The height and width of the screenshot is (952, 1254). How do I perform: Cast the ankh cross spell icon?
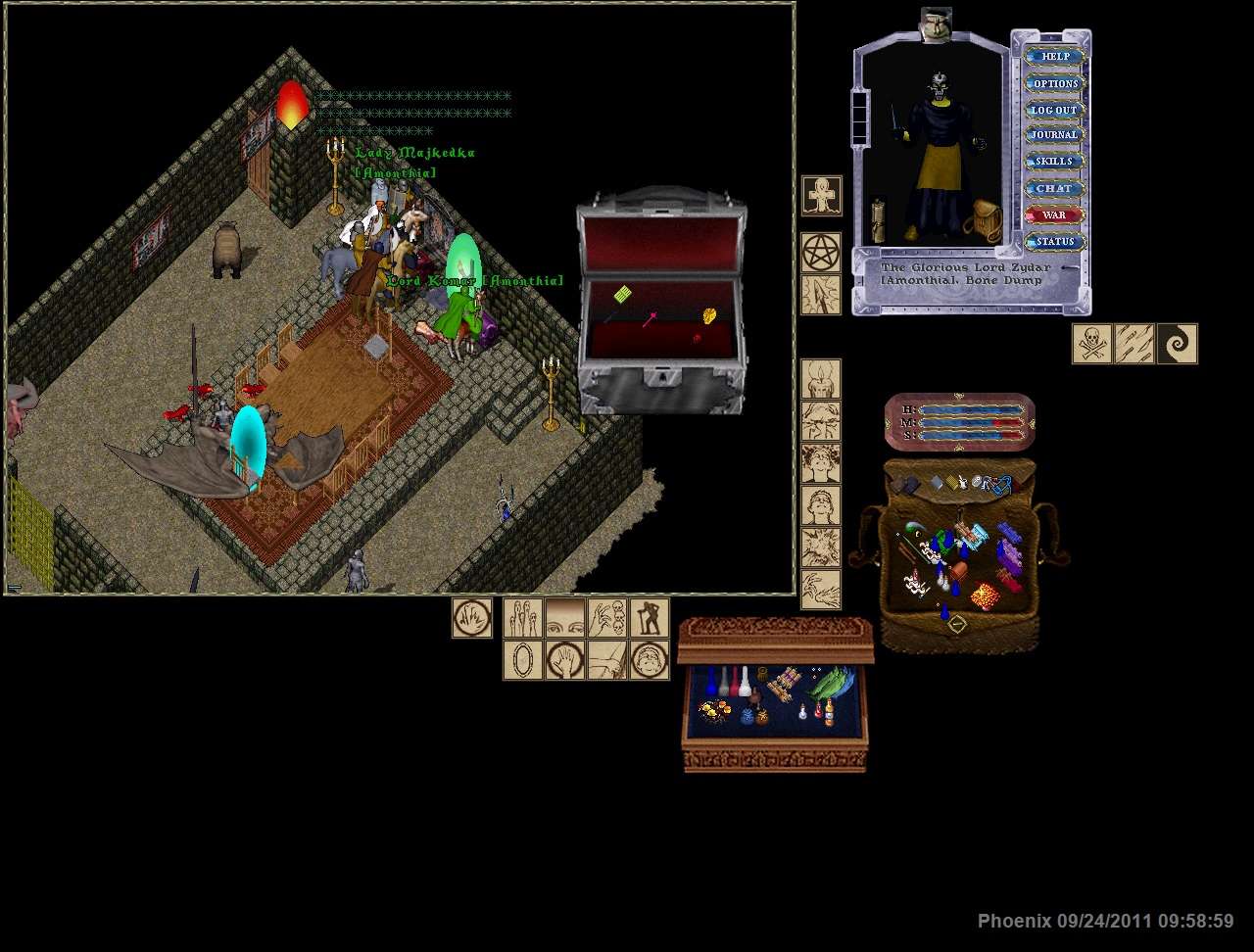(x=821, y=196)
